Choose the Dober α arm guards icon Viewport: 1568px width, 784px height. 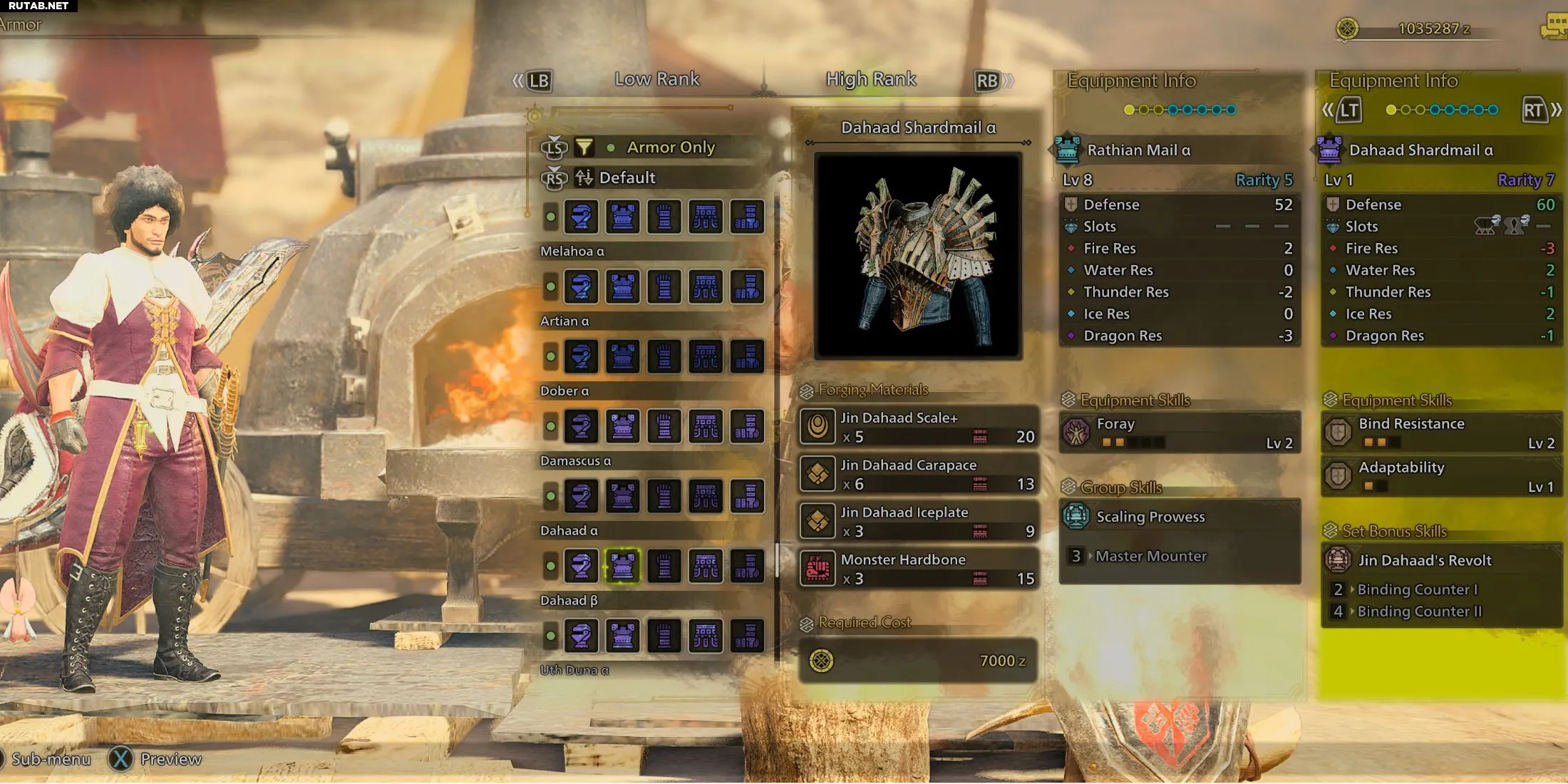(x=664, y=356)
